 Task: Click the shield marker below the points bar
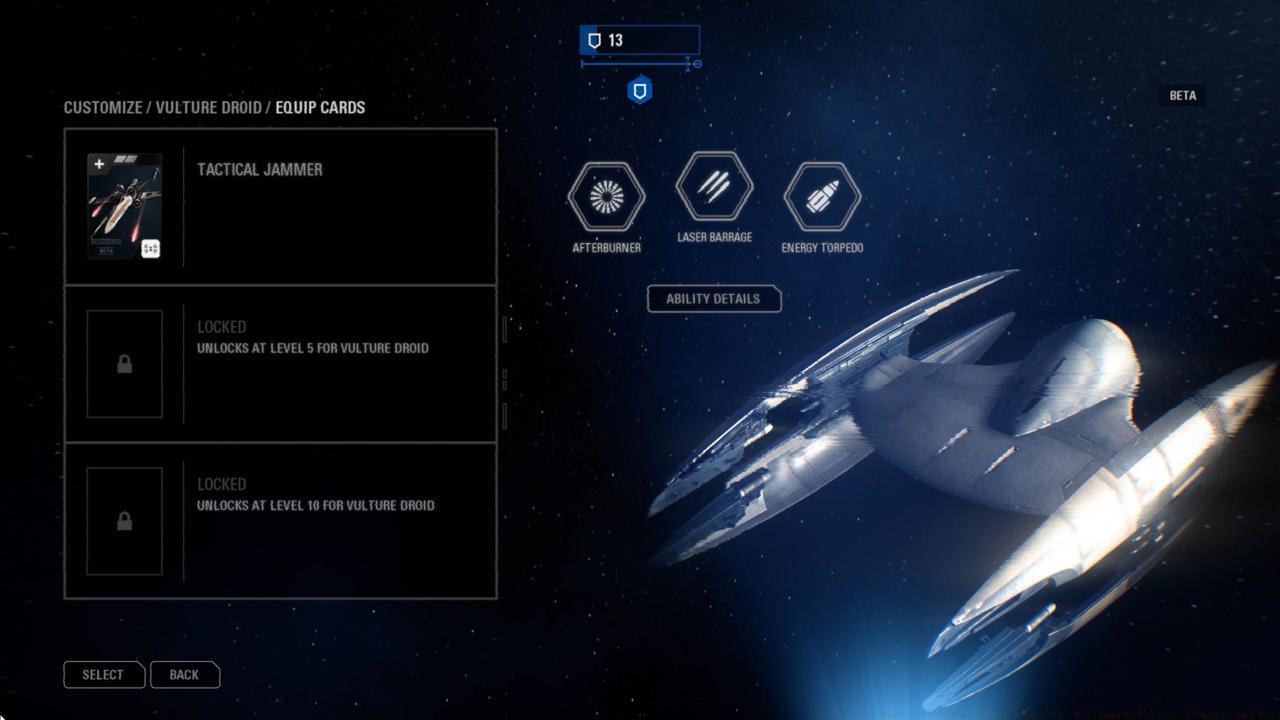(x=639, y=89)
